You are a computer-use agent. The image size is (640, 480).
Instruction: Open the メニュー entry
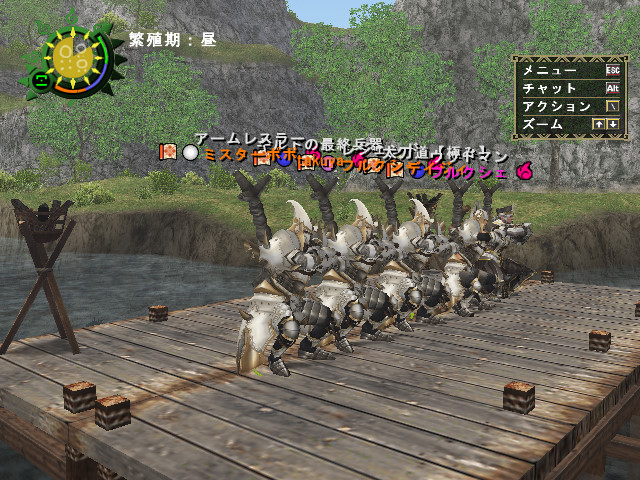(x=550, y=70)
